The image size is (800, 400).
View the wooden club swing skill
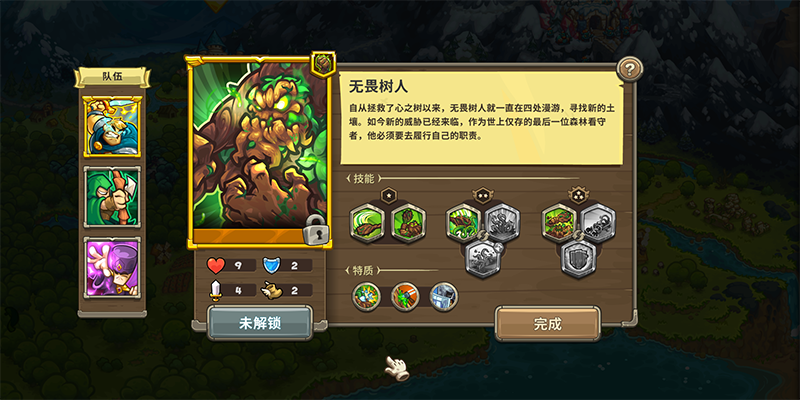(x=367, y=222)
